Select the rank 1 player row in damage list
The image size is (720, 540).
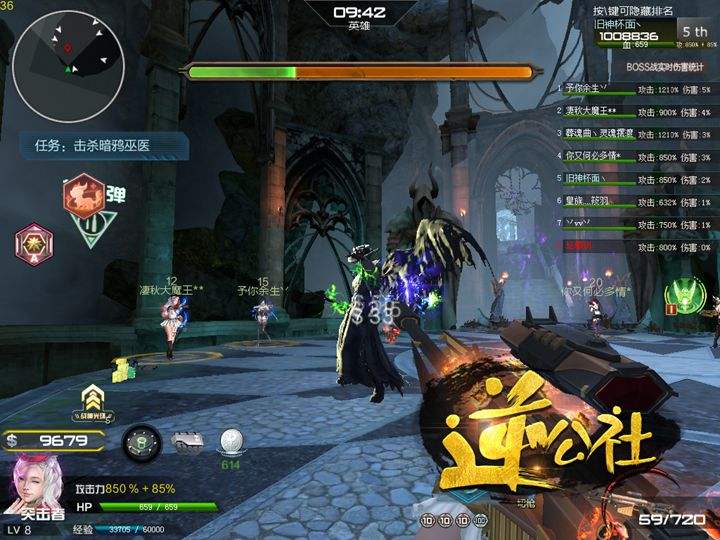point(634,90)
